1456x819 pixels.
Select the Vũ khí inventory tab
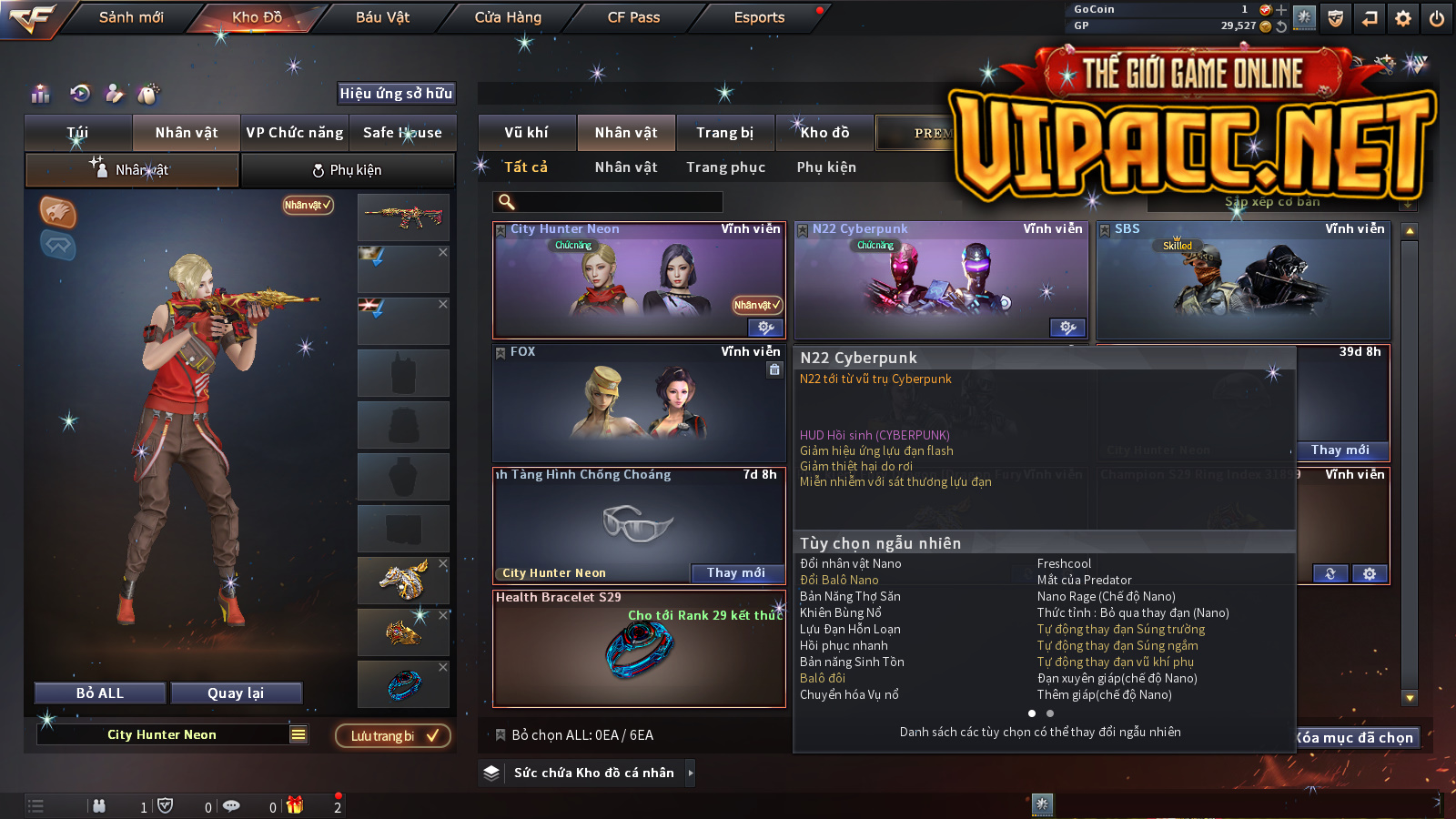527,133
